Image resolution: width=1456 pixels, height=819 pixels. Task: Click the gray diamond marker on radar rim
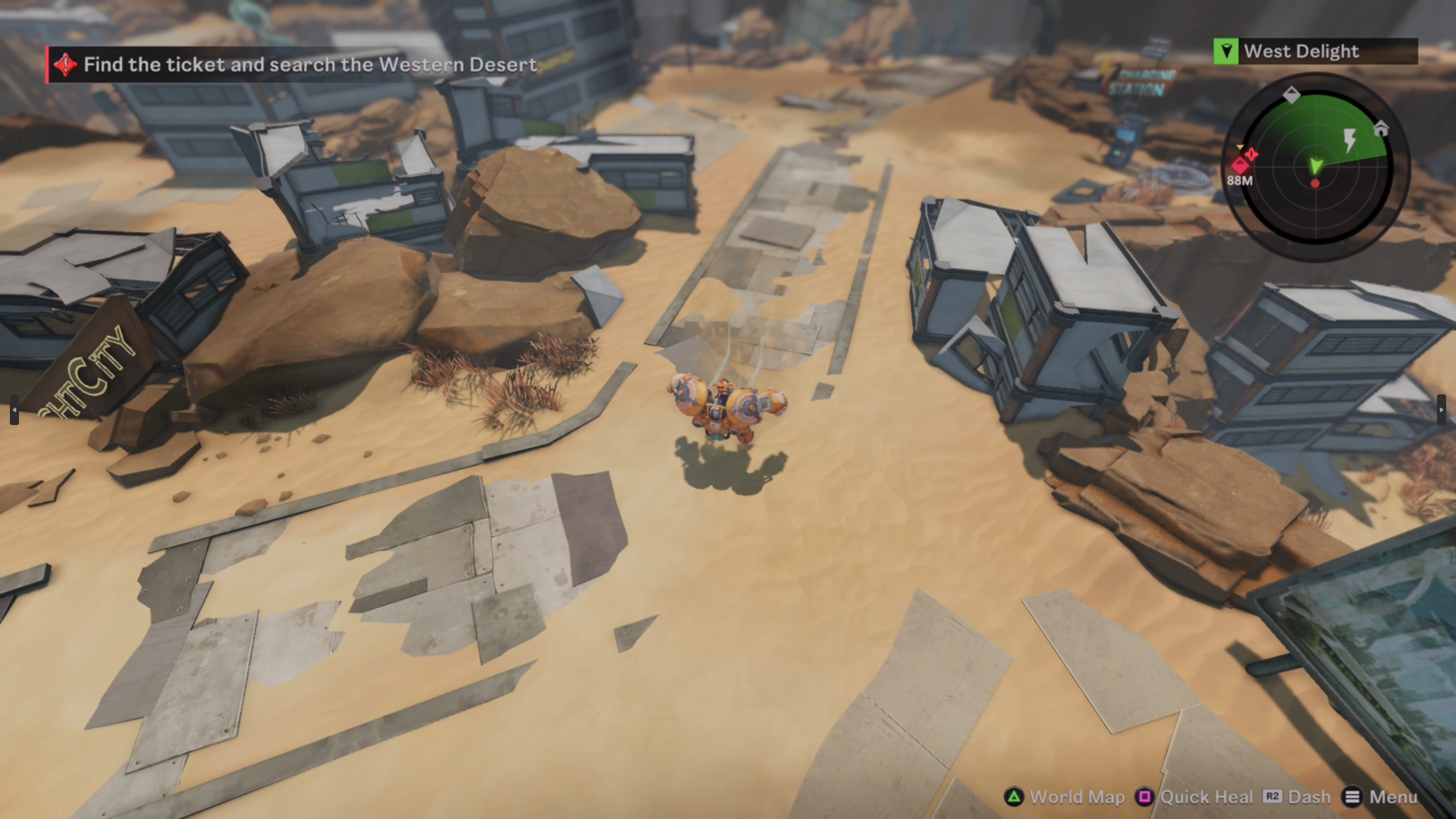1291,94
